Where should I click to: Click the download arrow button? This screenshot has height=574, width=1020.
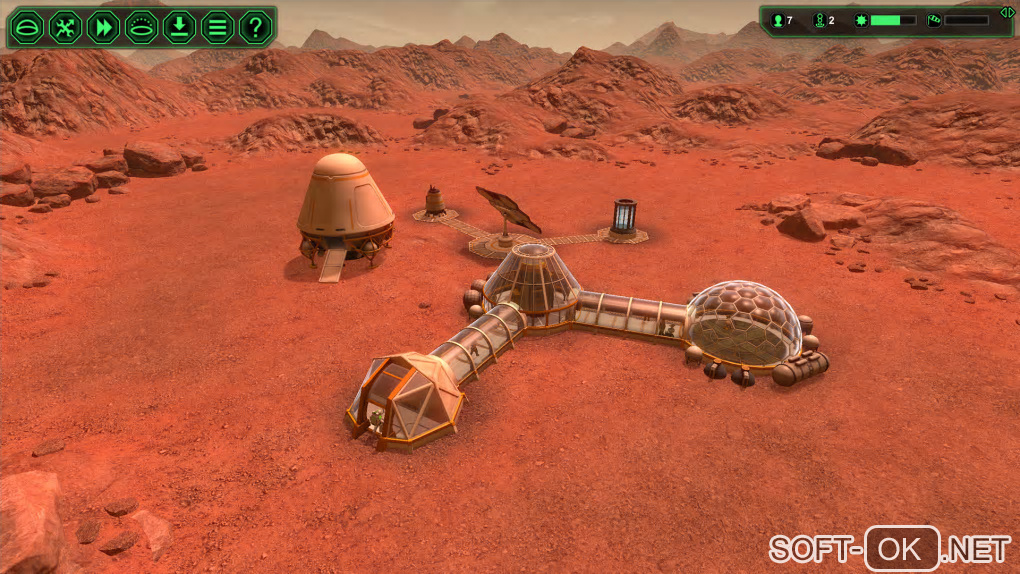click(x=179, y=27)
